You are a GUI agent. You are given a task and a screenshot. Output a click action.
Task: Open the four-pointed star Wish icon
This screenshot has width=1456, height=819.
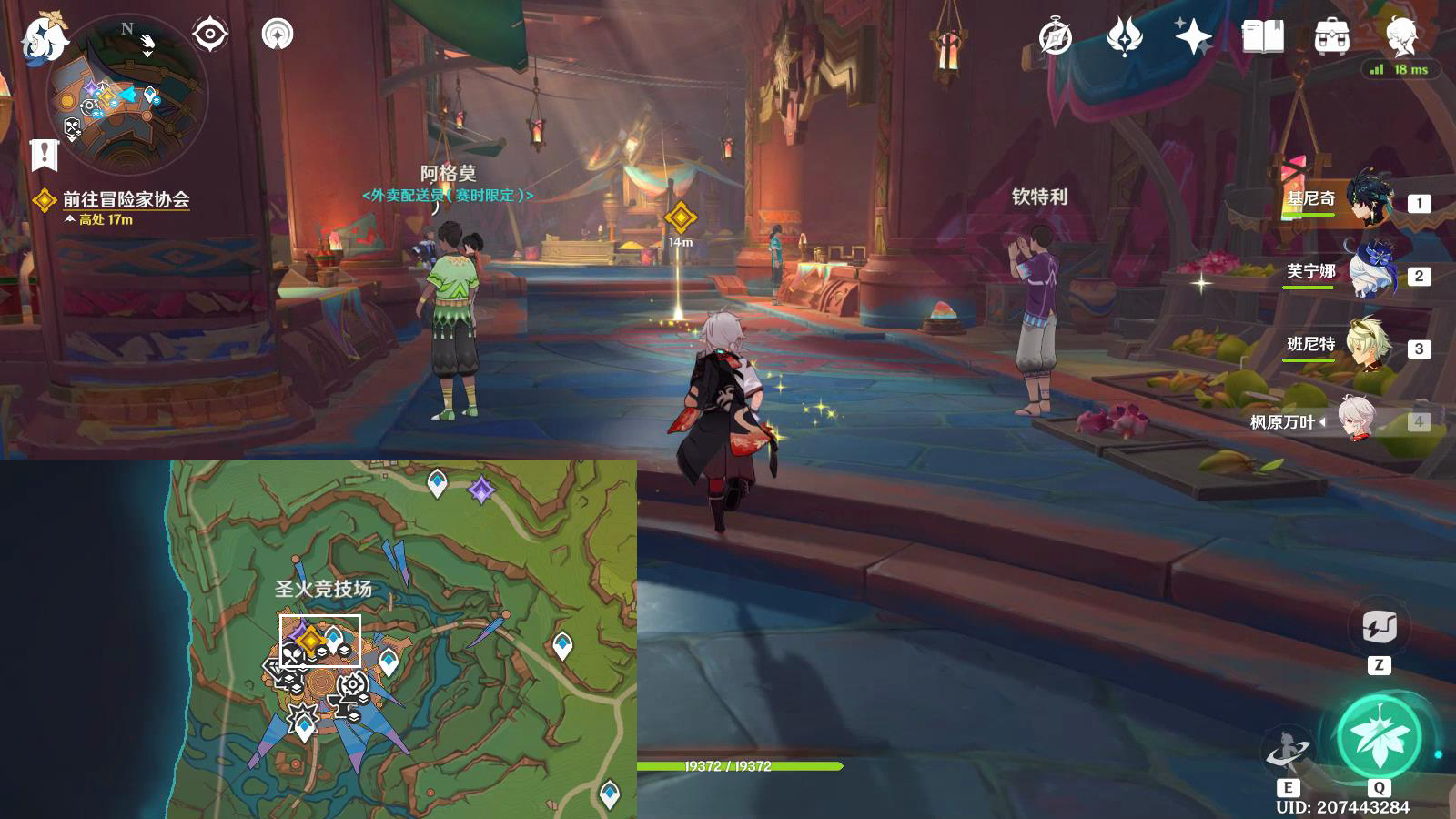(x=1193, y=37)
